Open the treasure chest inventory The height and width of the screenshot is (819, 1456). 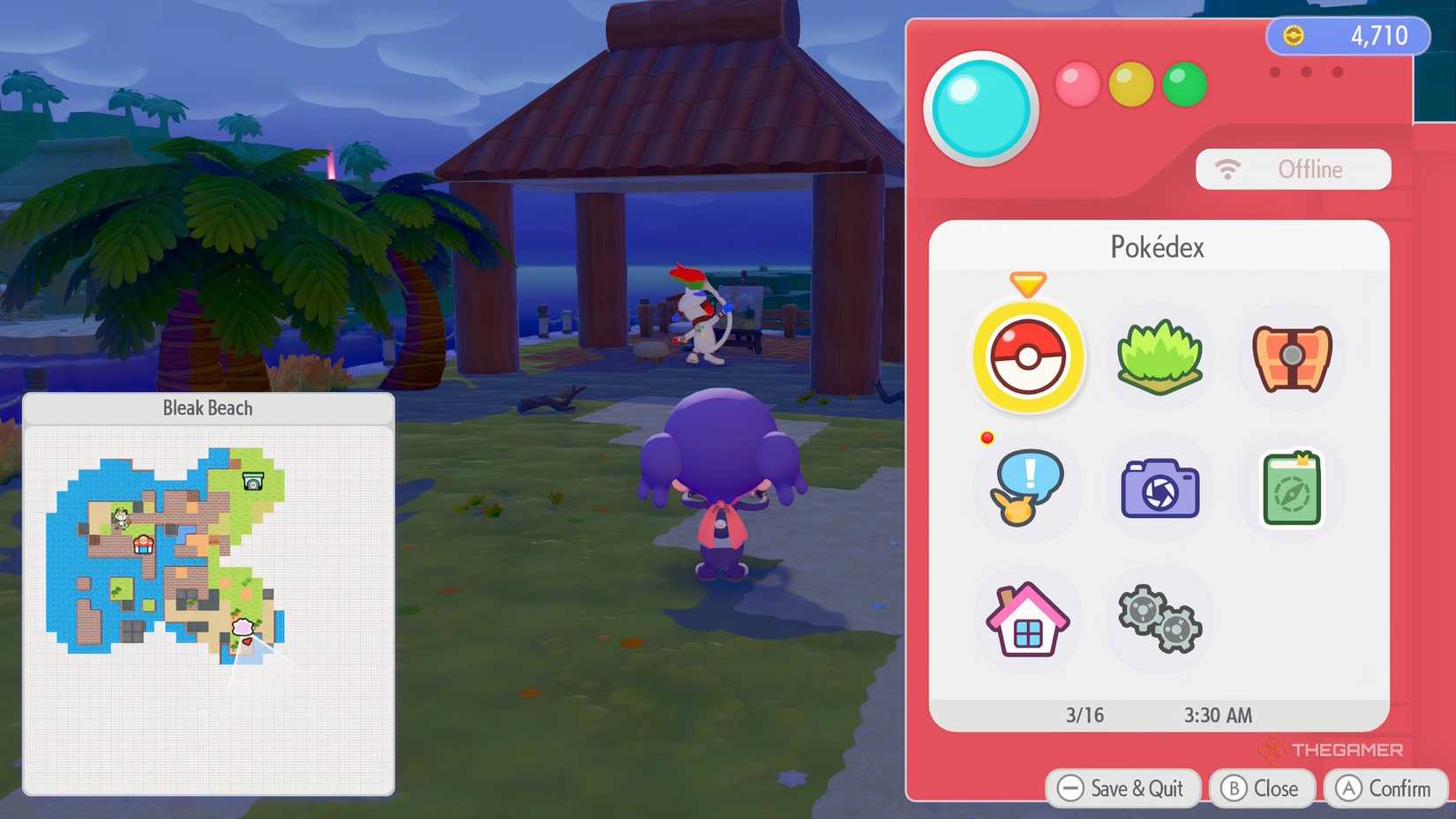1290,358
